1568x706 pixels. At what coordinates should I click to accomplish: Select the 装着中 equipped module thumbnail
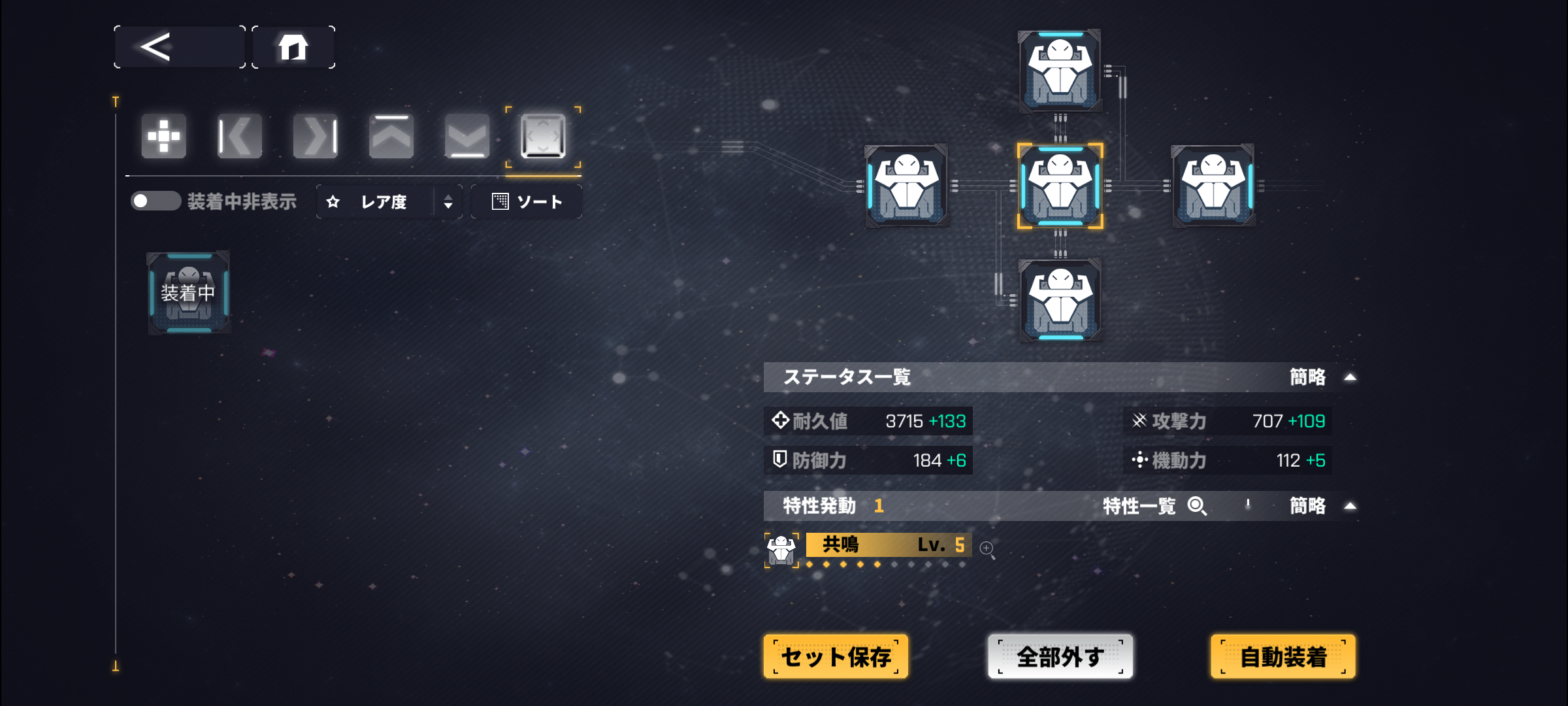(x=188, y=294)
